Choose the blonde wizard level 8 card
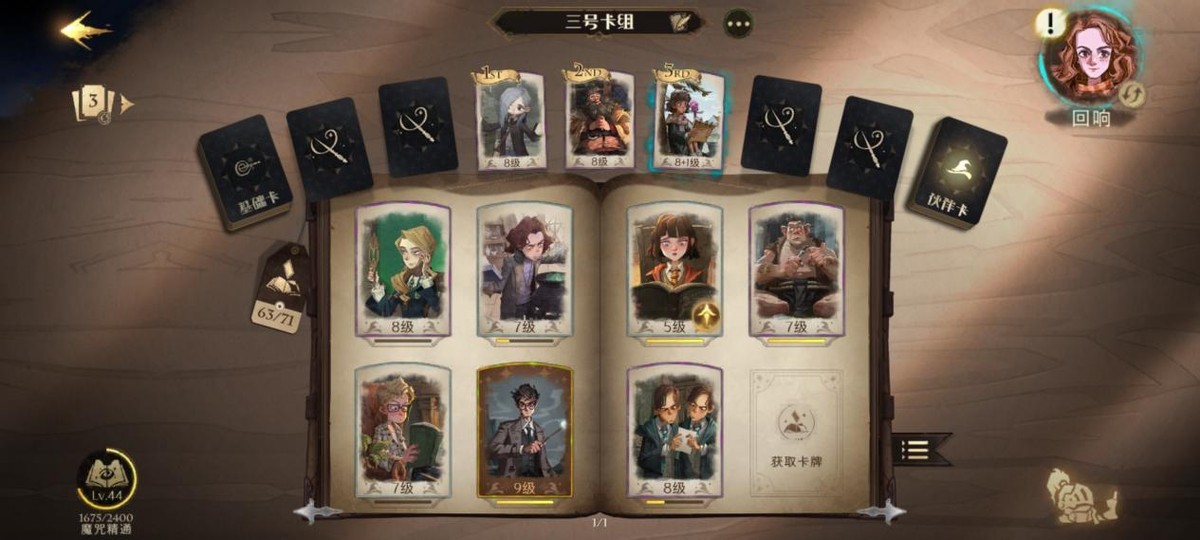Viewport: 1200px width, 540px height. click(x=403, y=270)
